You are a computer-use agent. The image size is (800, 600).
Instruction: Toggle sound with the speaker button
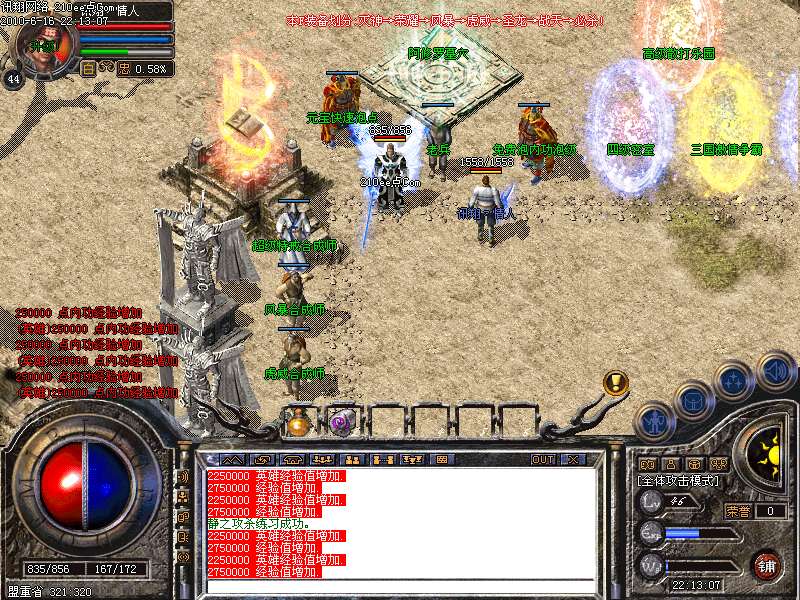[775, 371]
